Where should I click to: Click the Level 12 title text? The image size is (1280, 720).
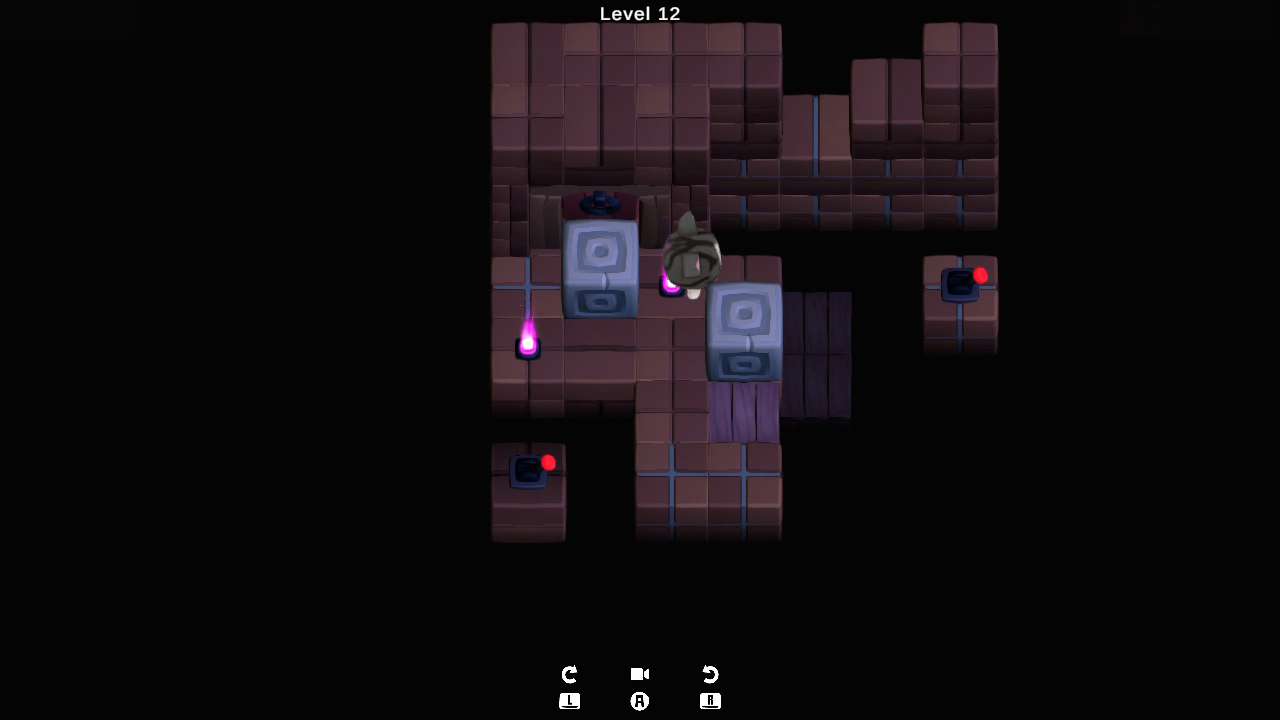(x=639, y=14)
